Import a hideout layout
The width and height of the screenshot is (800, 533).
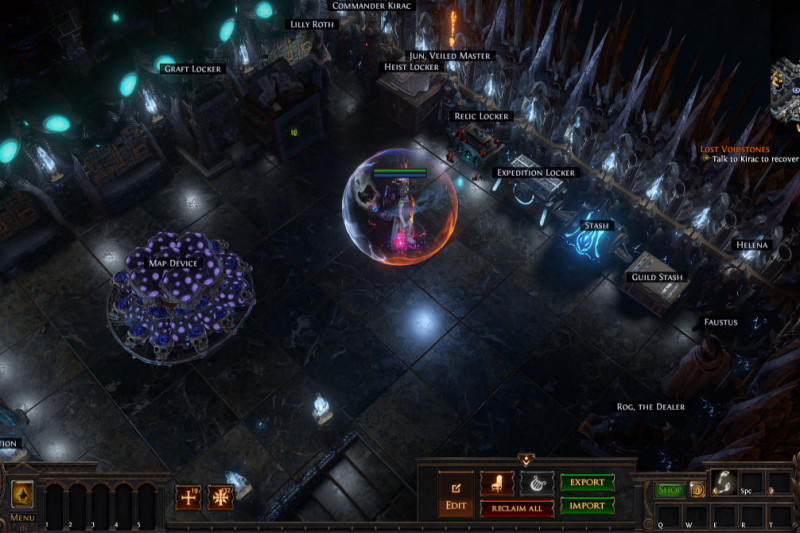click(587, 506)
